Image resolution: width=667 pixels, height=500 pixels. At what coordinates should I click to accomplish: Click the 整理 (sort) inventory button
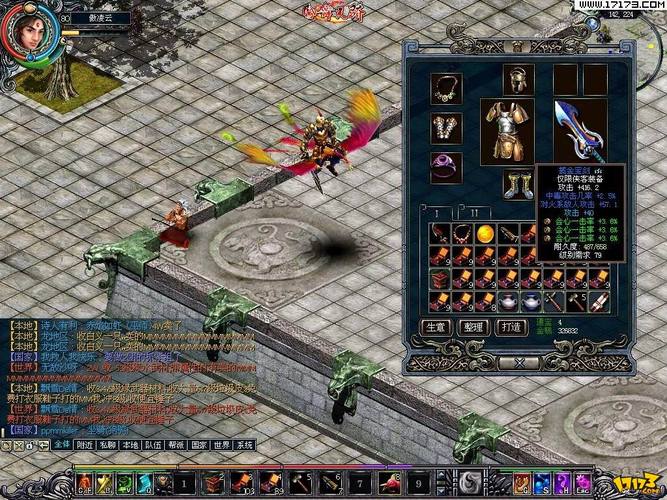[470, 326]
